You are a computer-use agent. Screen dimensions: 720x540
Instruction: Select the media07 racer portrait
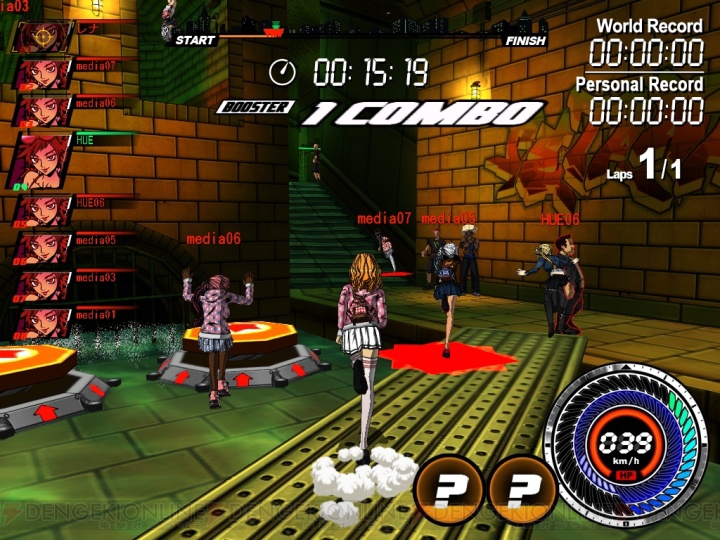[40, 73]
